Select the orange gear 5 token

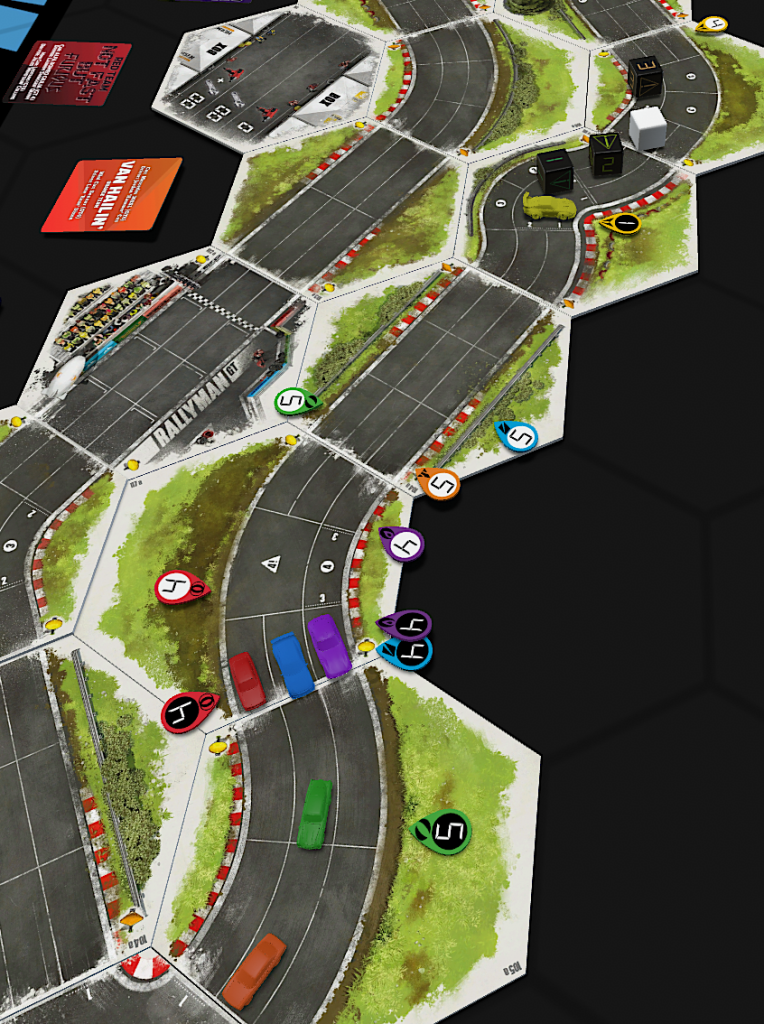(439, 484)
